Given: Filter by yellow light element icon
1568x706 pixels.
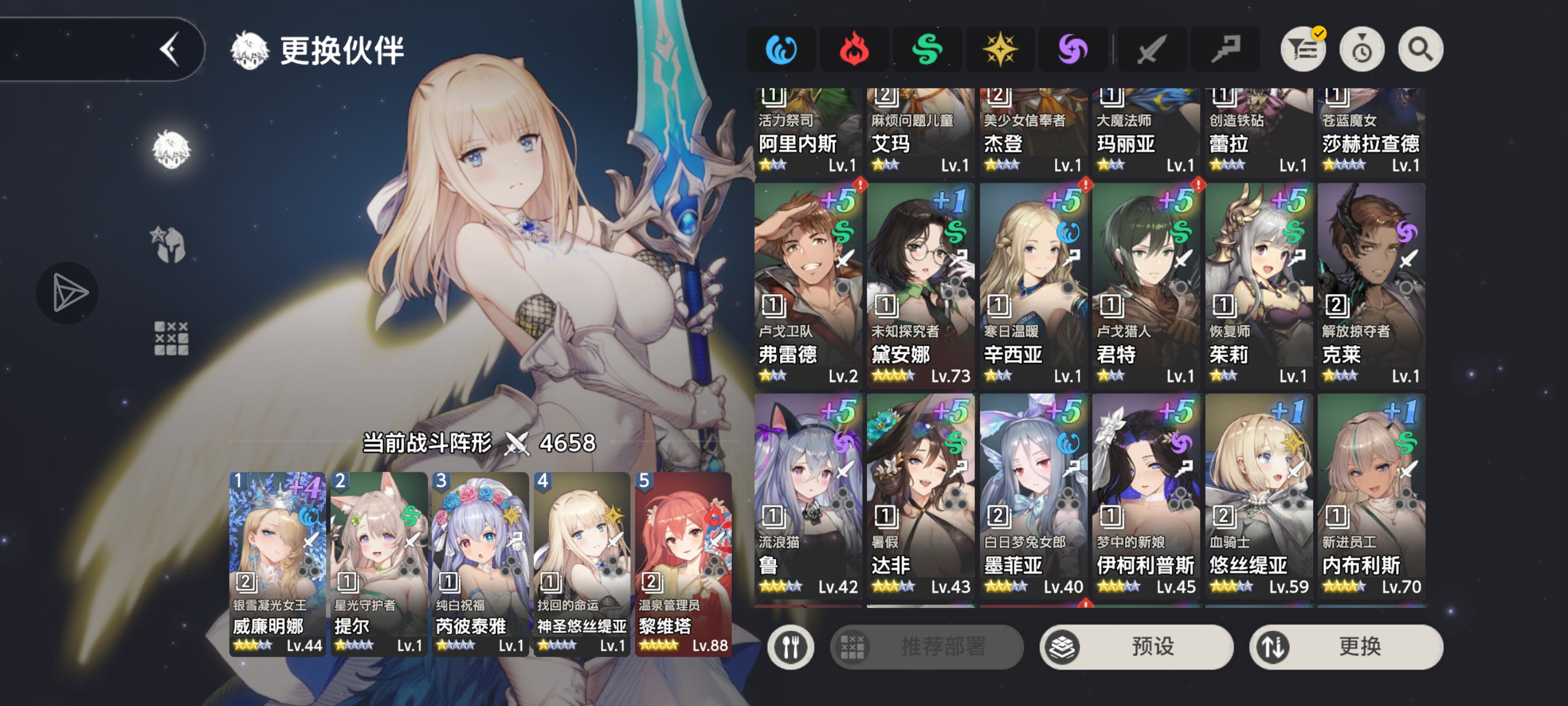Looking at the screenshot, I should (1000, 49).
